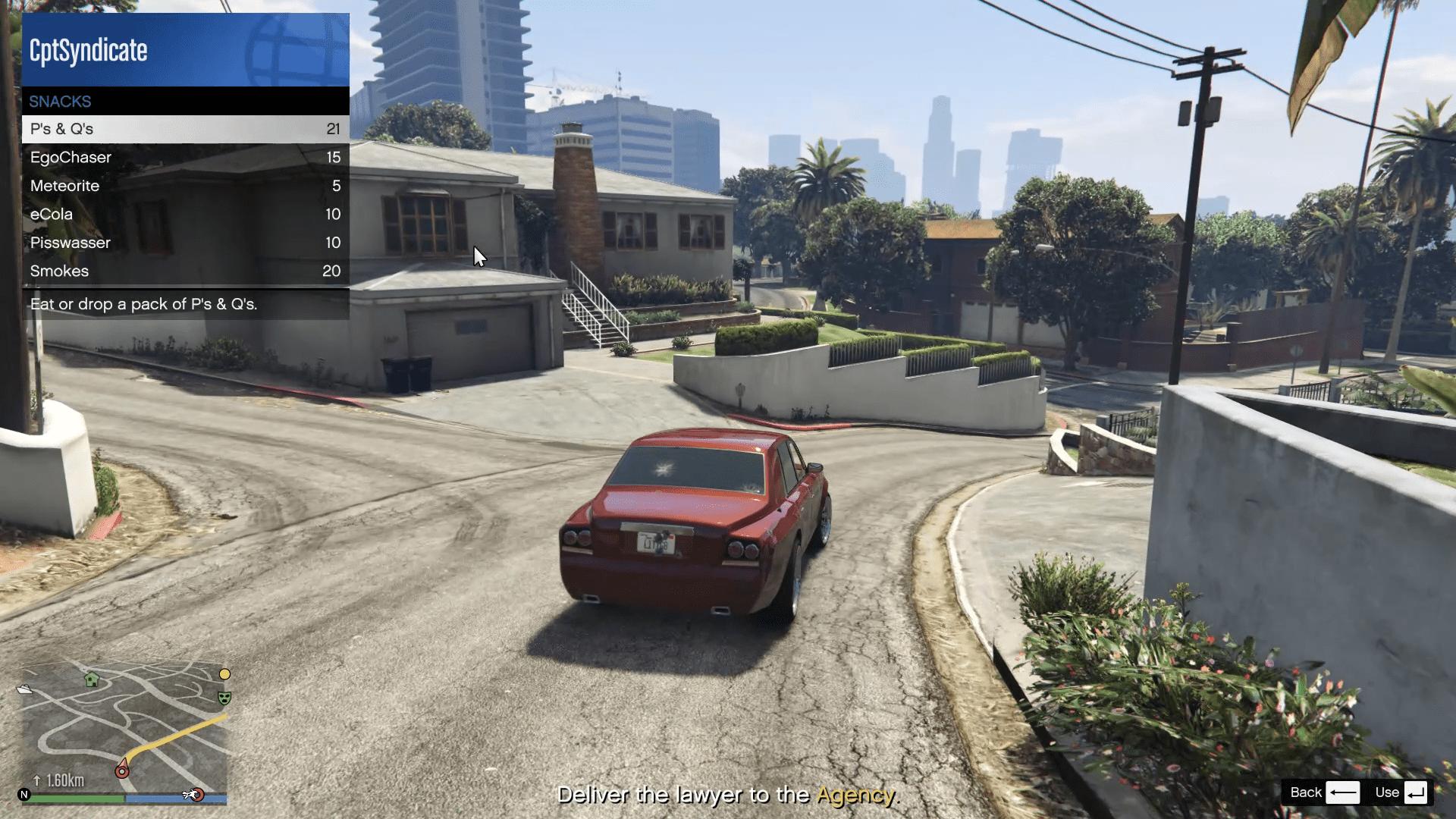Select the eCola menu item
Image resolution: width=1456 pixels, height=819 pixels.
pyautogui.click(x=185, y=215)
